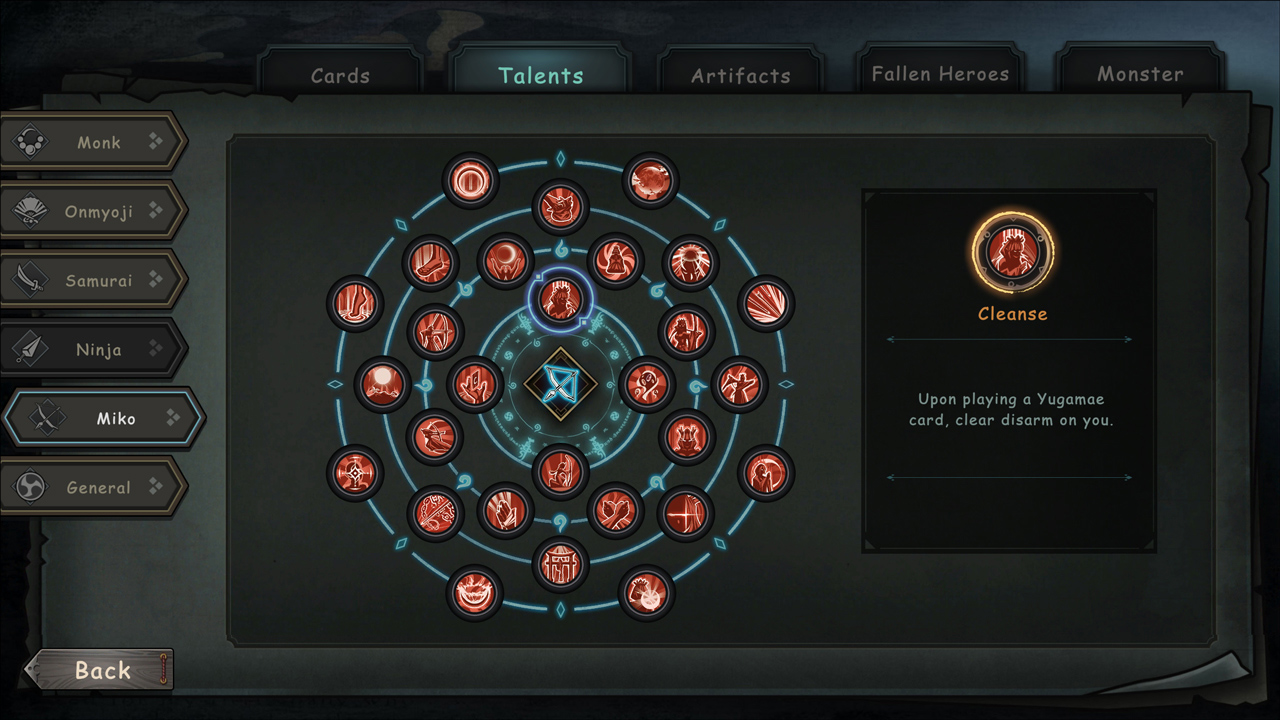Switch to the Cards tab
1280x720 pixels.
tap(340, 73)
